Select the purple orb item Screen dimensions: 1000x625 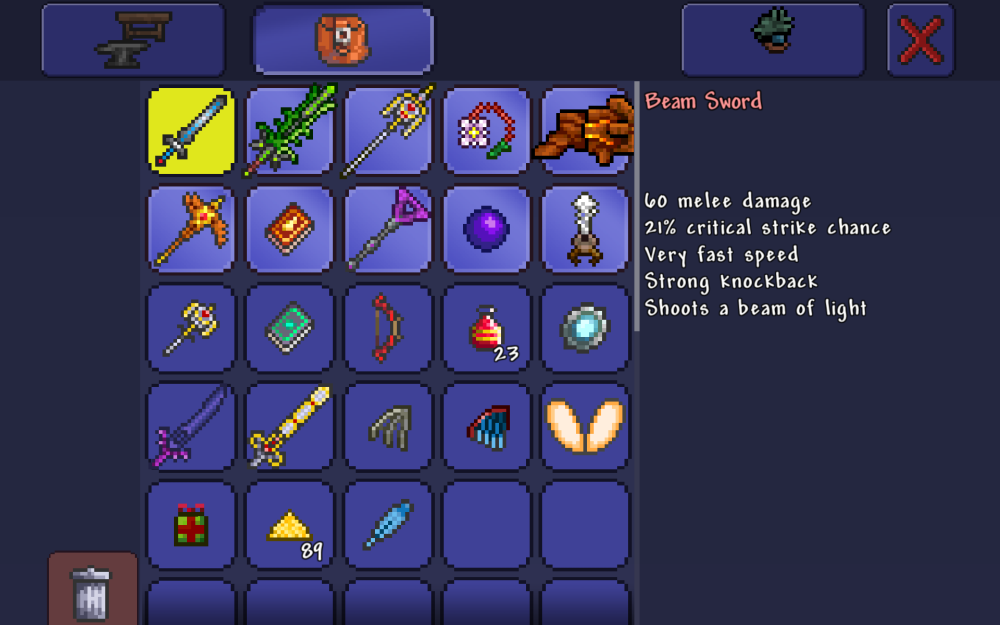[487, 229]
